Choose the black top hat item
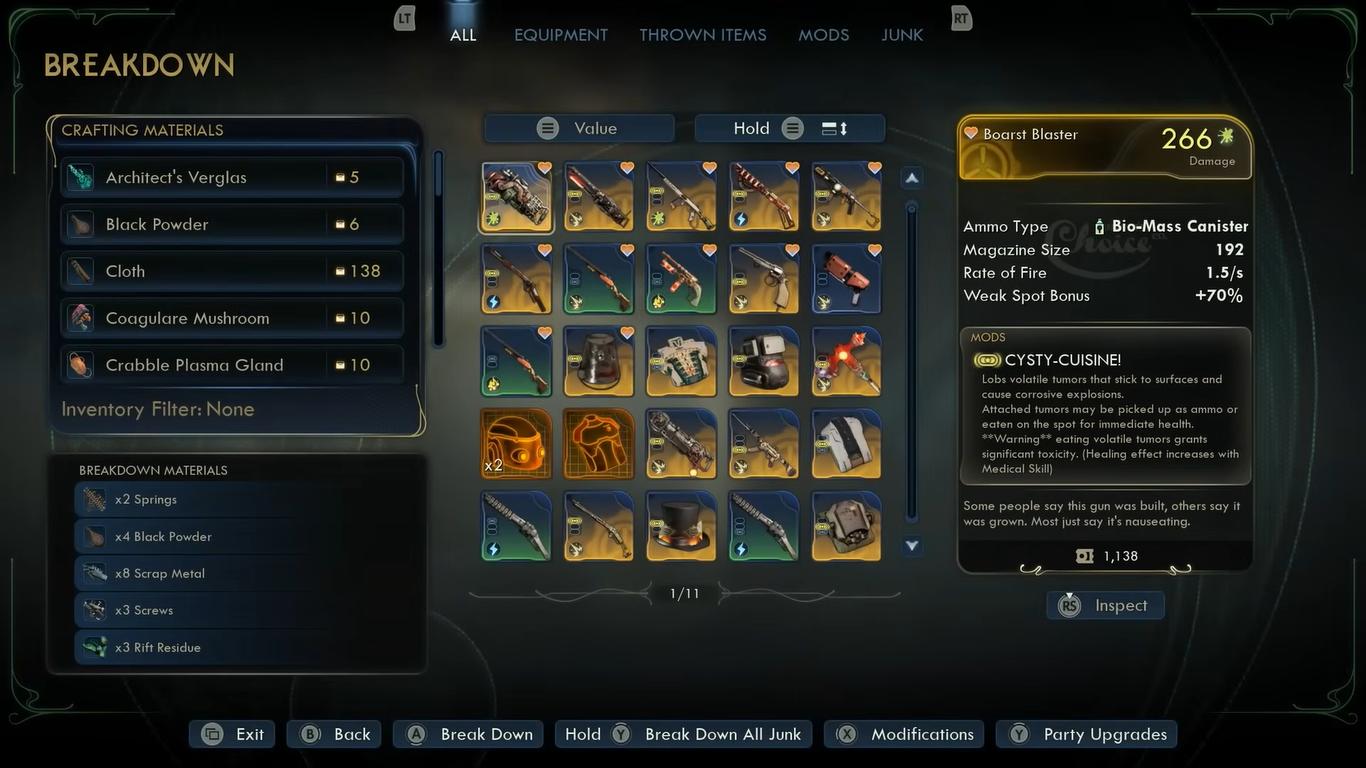The image size is (1366, 768). (x=681, y=526)
